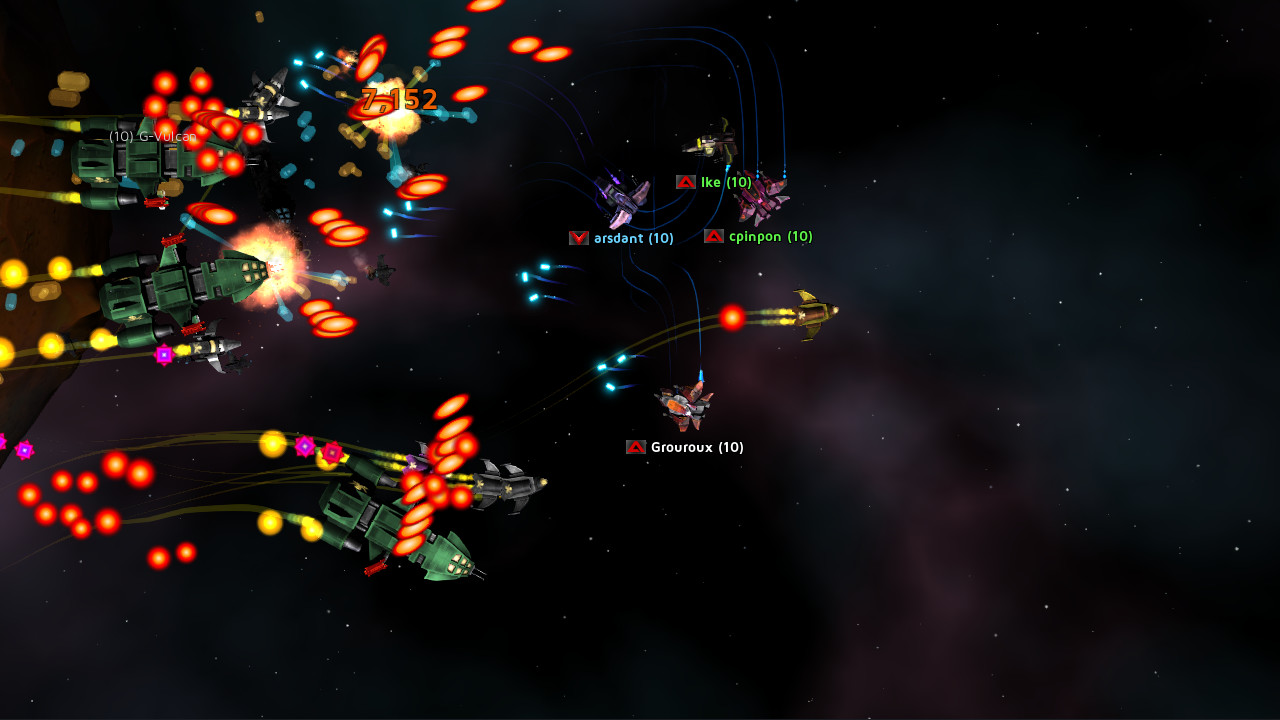This screenshot has height=720, width=1280.
Task: Click the red triangle faction icon beside Ike
Action: tap(686, 182)
